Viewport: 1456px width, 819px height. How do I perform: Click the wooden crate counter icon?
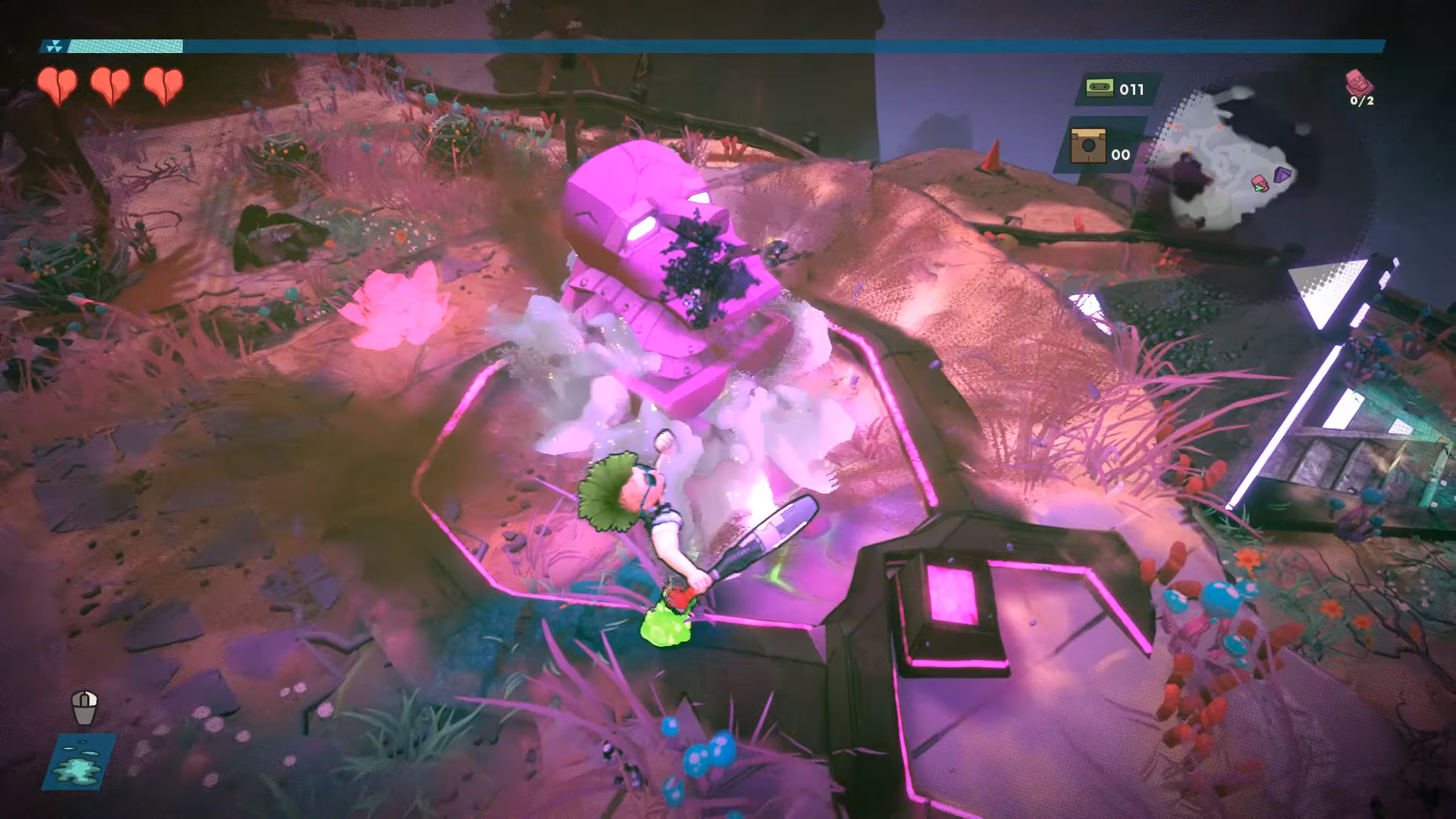pos(1087,146)
